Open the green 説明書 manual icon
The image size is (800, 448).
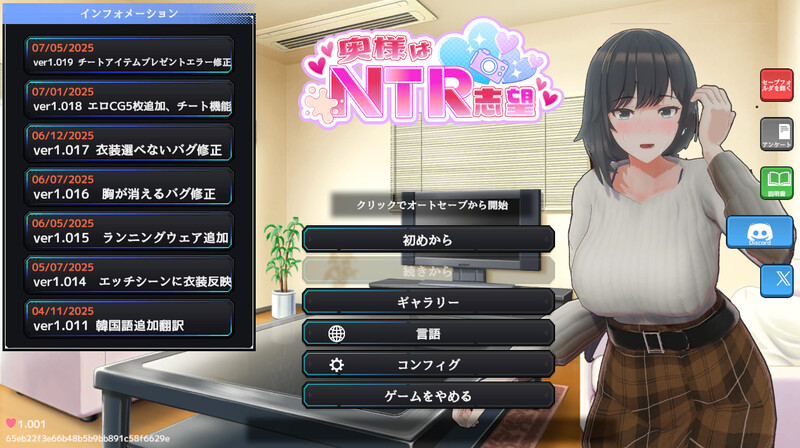pyautogui.click(x=776, y=185)
